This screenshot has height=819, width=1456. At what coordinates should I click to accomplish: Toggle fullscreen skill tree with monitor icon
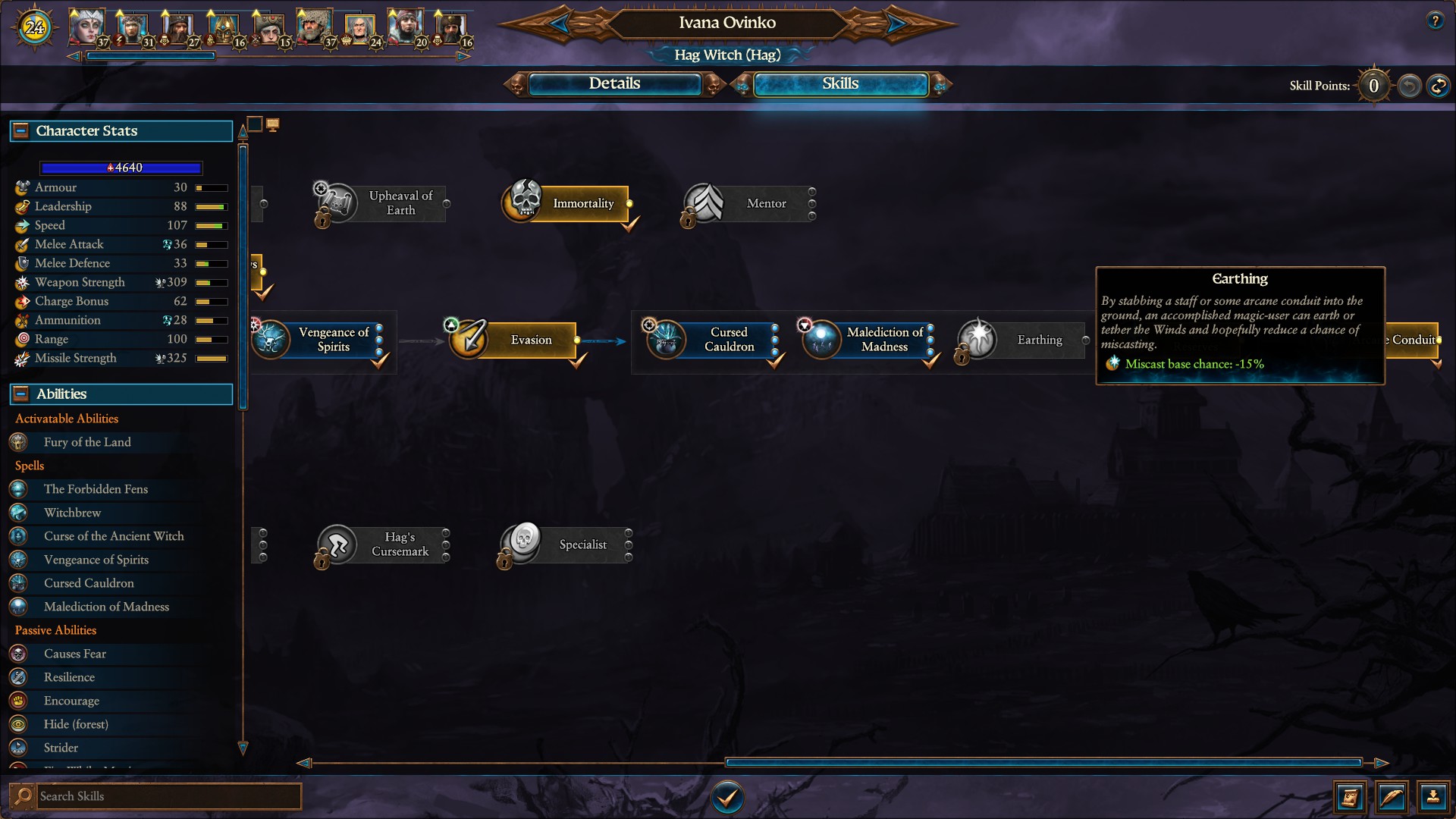273,124
